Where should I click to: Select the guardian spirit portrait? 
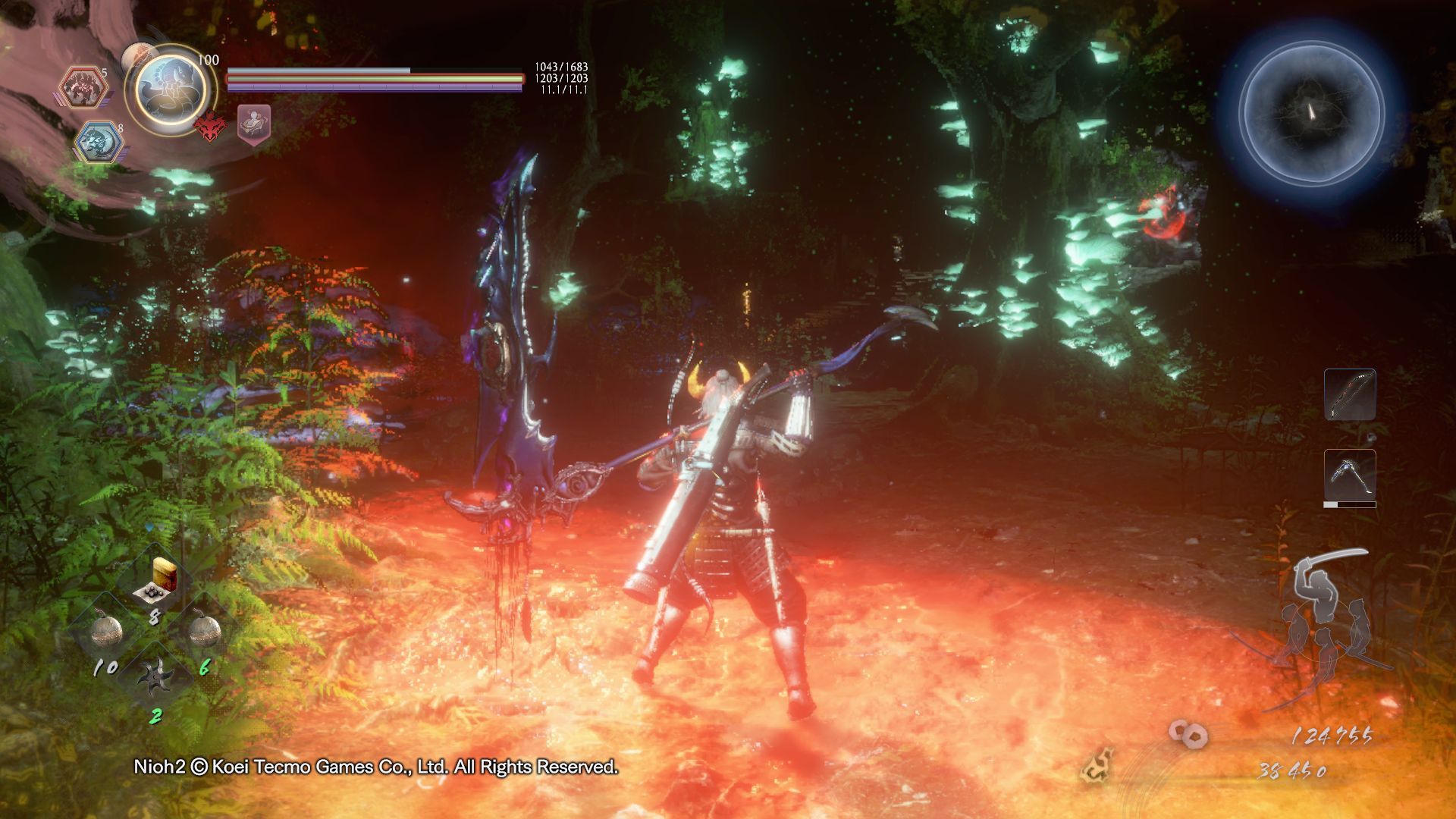pos(170,89)
